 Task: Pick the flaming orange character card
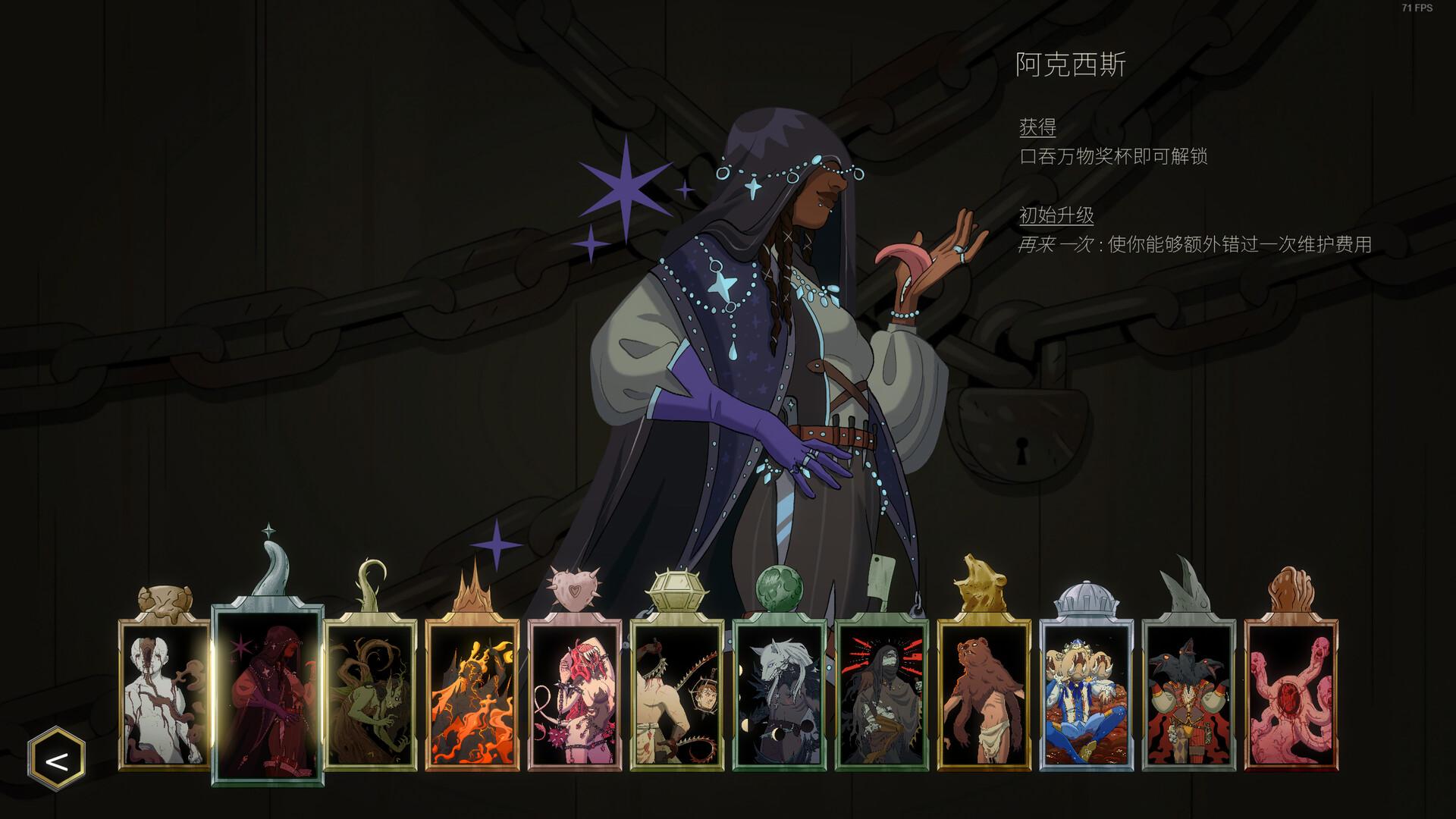point(472,694)
